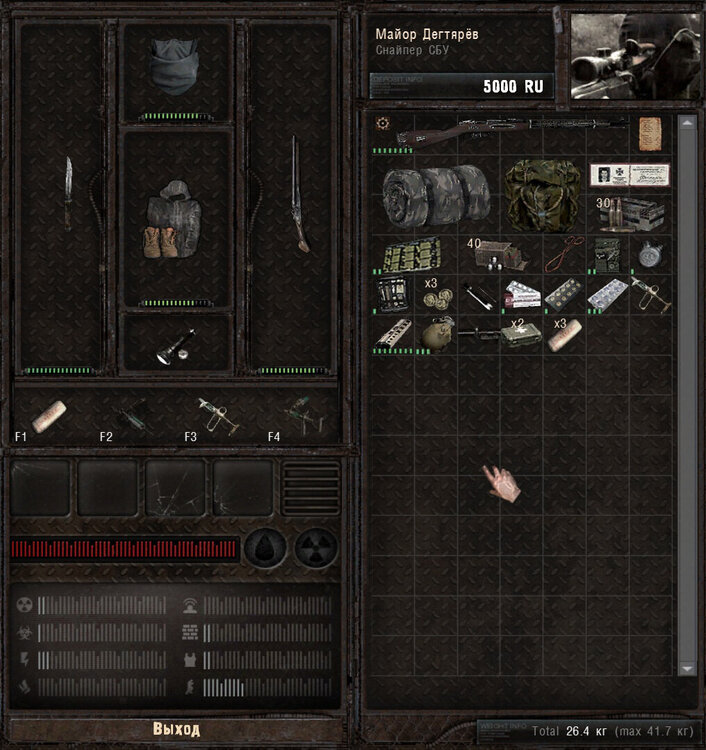
Task: Select the equipped knife slot
Action: coord(68,193)
